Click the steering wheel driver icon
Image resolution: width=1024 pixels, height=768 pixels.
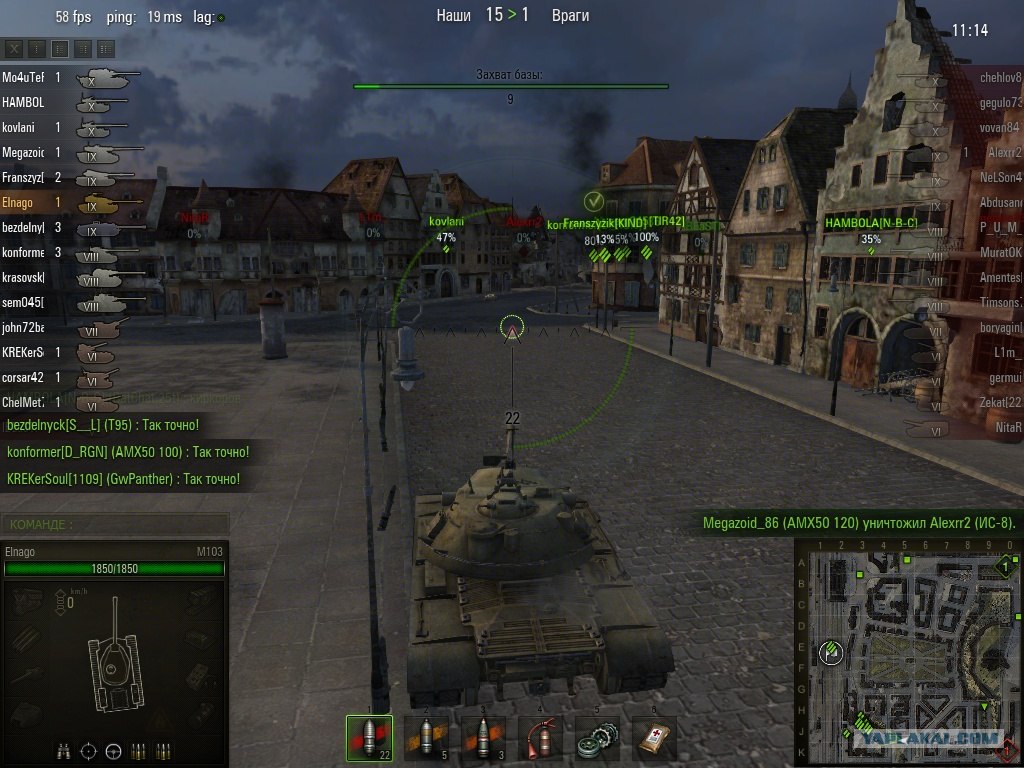(x=113, y=750)
